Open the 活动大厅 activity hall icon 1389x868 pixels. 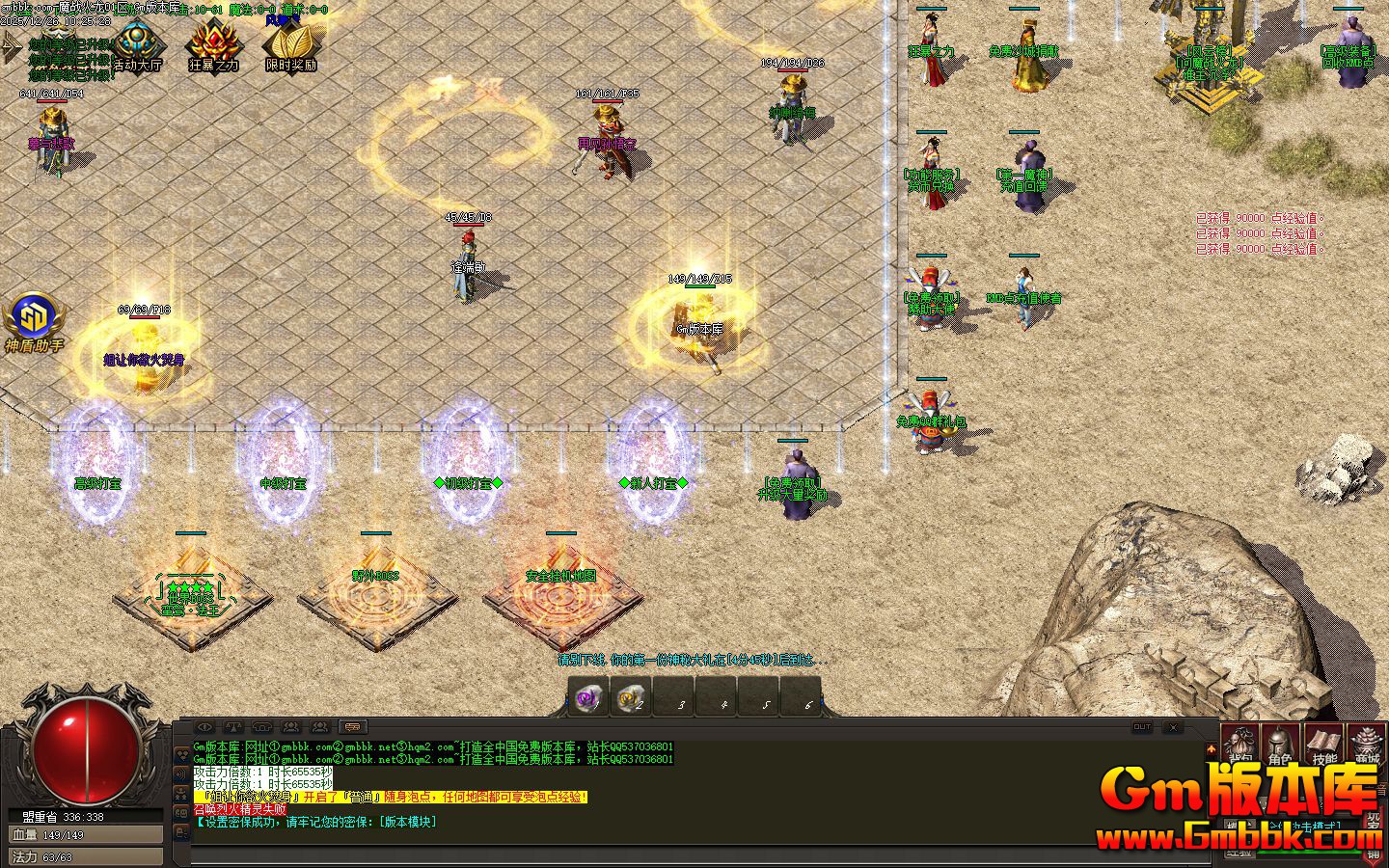pyautogui.click(x=137, y=47)
